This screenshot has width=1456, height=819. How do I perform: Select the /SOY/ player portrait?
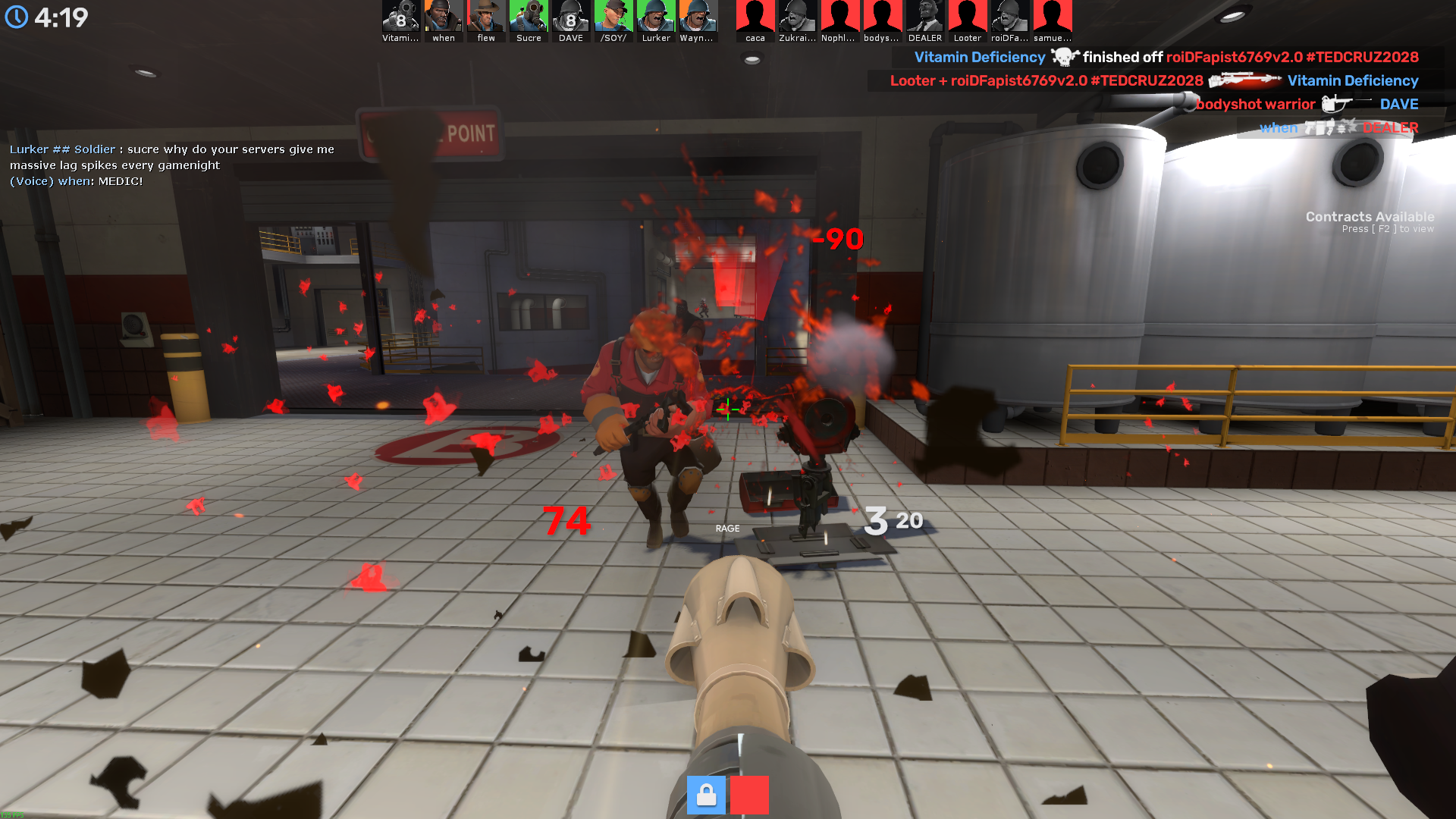(x=613, y=17)
